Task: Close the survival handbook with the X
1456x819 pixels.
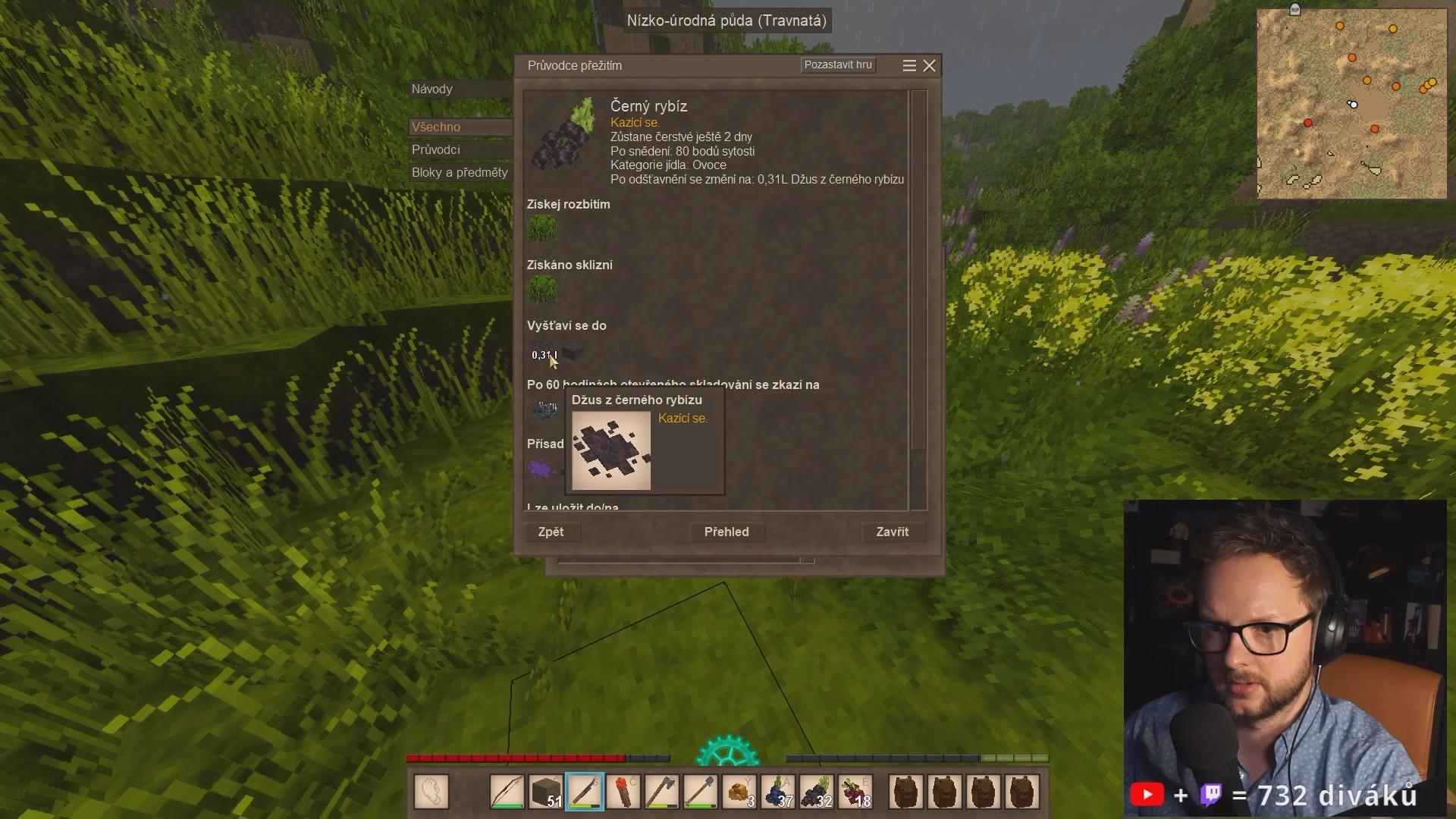Action: click(x=929, y=66)
